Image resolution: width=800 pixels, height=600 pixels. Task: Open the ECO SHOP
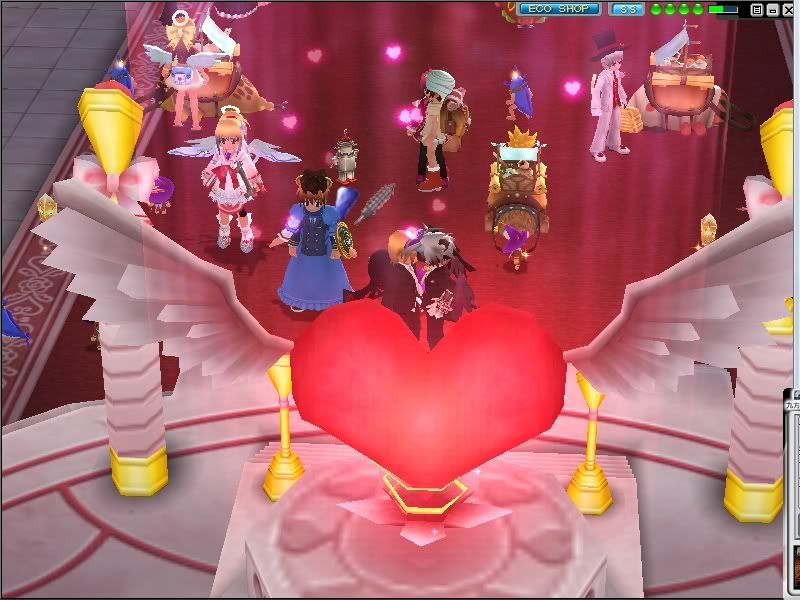coord(559,9)
